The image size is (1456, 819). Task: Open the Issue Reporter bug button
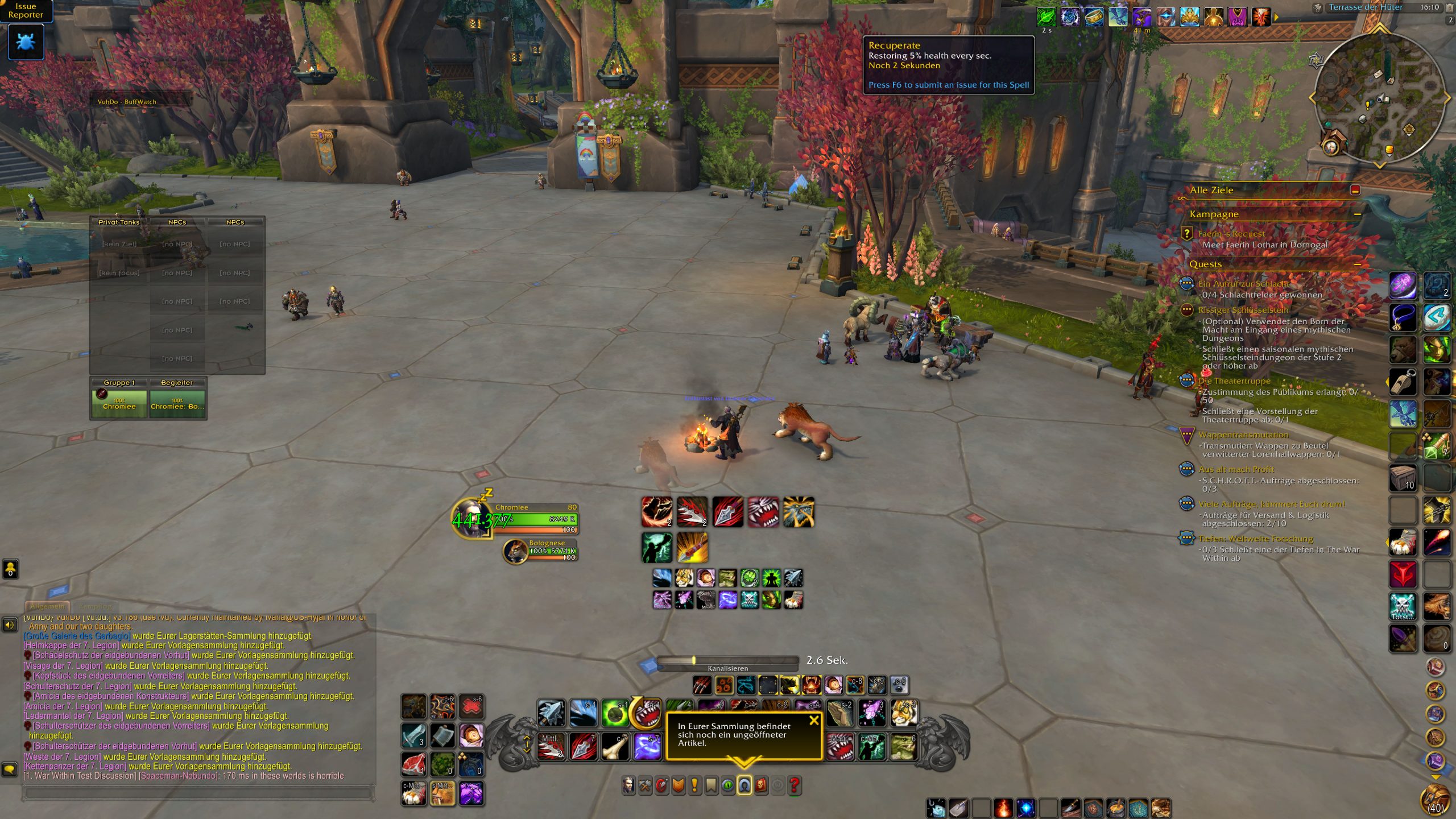pos(26,42)
